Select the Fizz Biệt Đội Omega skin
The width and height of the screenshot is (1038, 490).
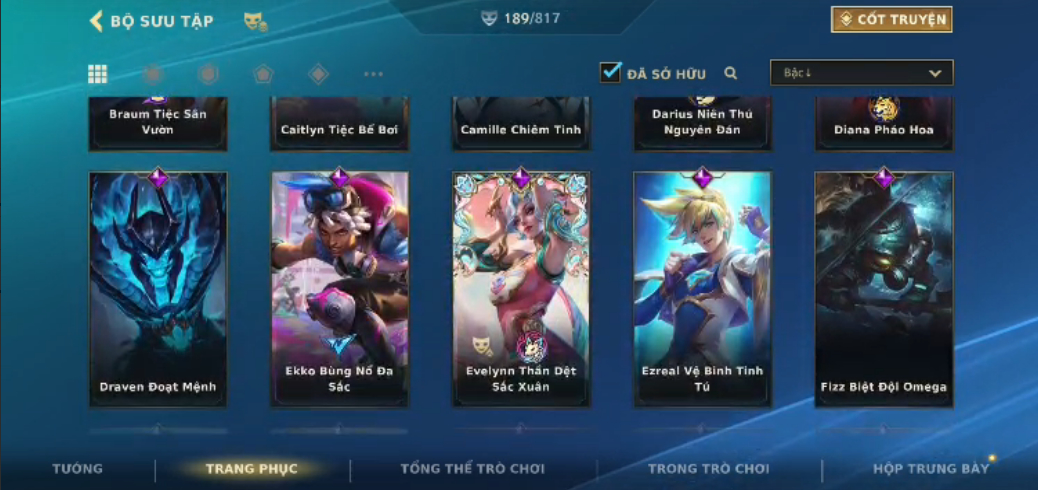click(884, 289)
